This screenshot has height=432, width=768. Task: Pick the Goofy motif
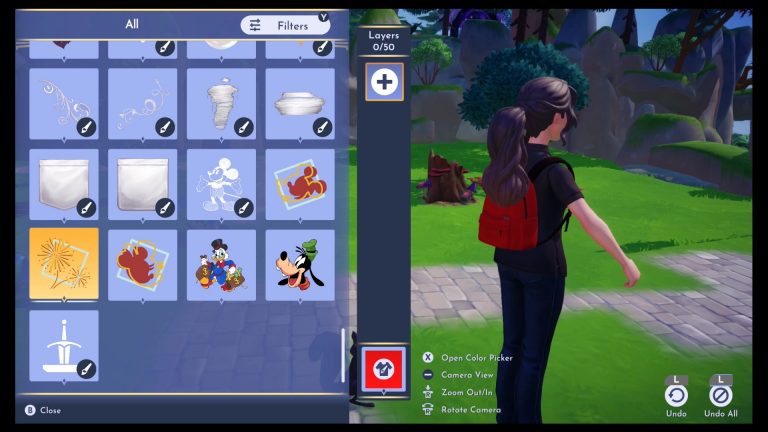tap(299, 265)
